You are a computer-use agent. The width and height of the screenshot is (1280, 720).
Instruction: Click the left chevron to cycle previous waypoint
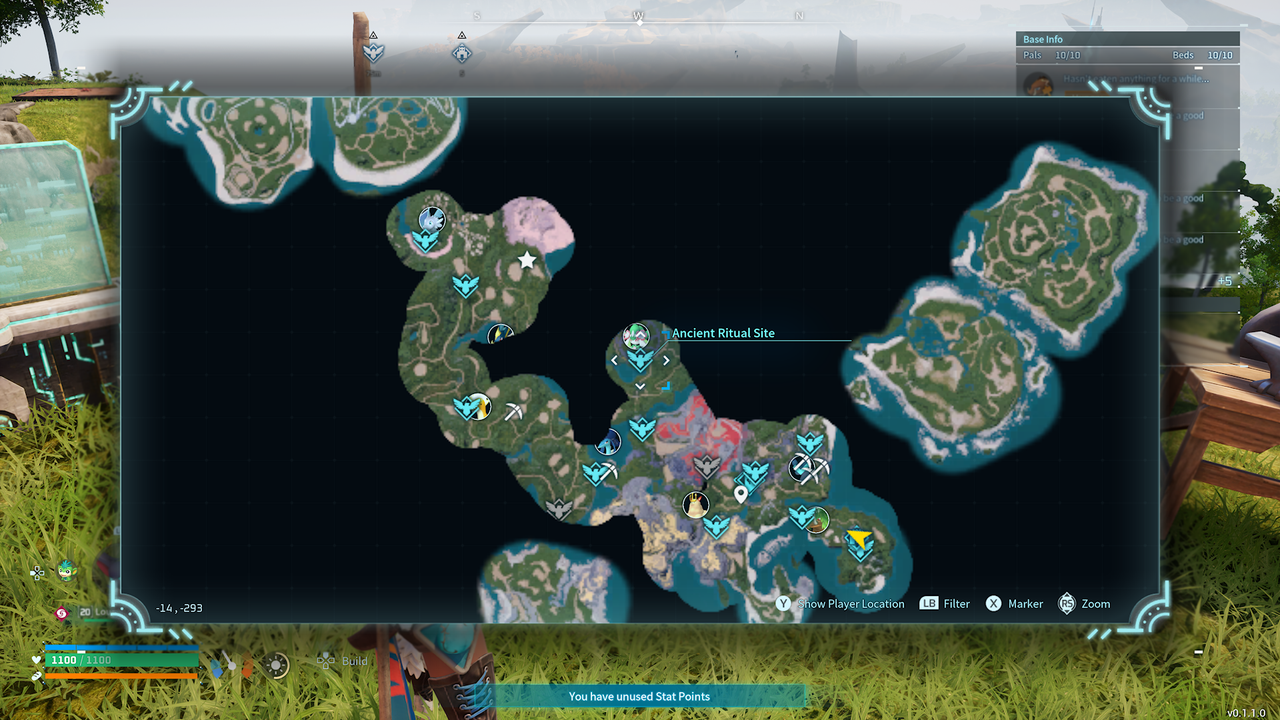614,360
